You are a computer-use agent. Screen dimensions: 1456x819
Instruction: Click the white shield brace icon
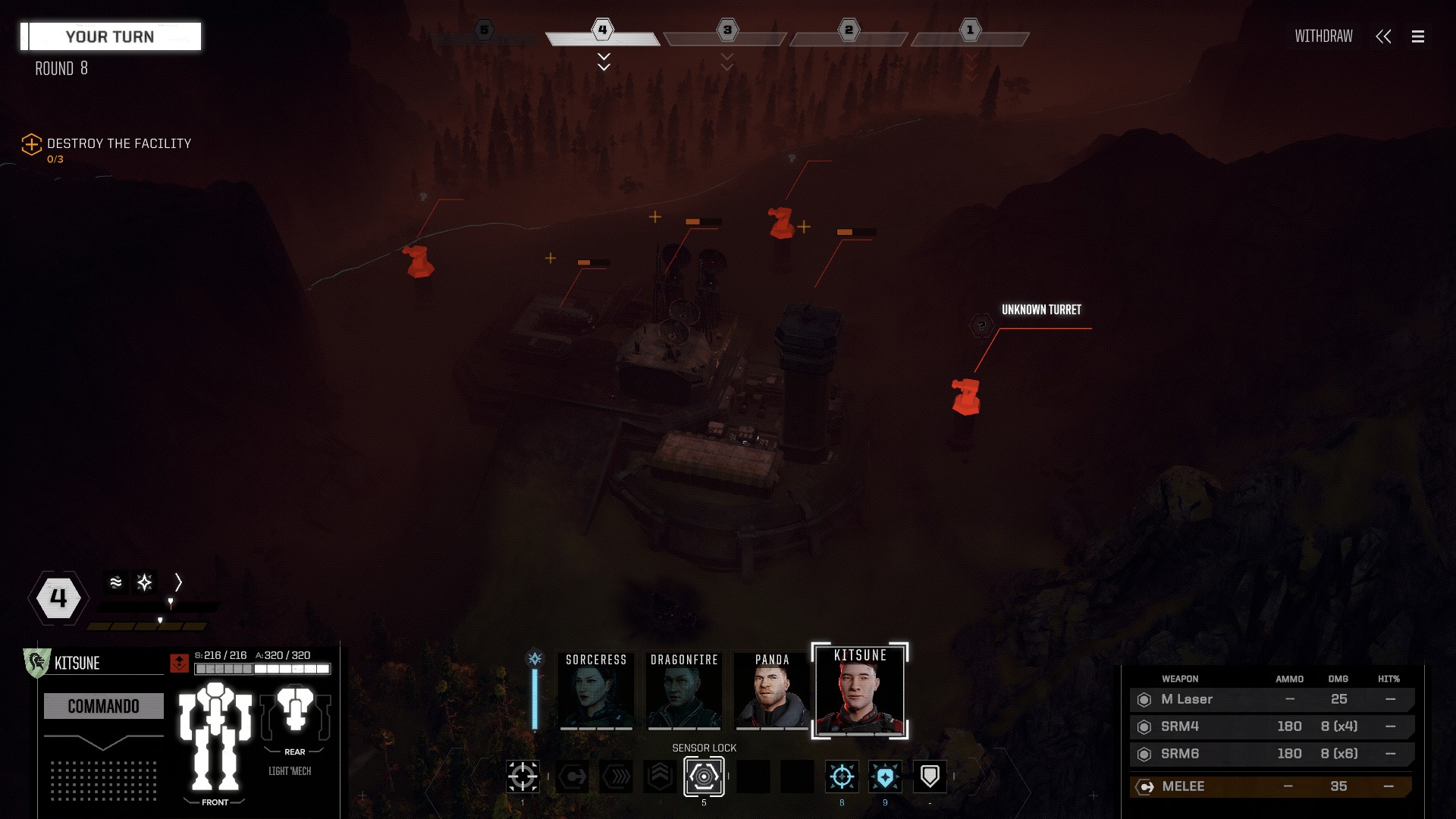click(x=930, y=777)
